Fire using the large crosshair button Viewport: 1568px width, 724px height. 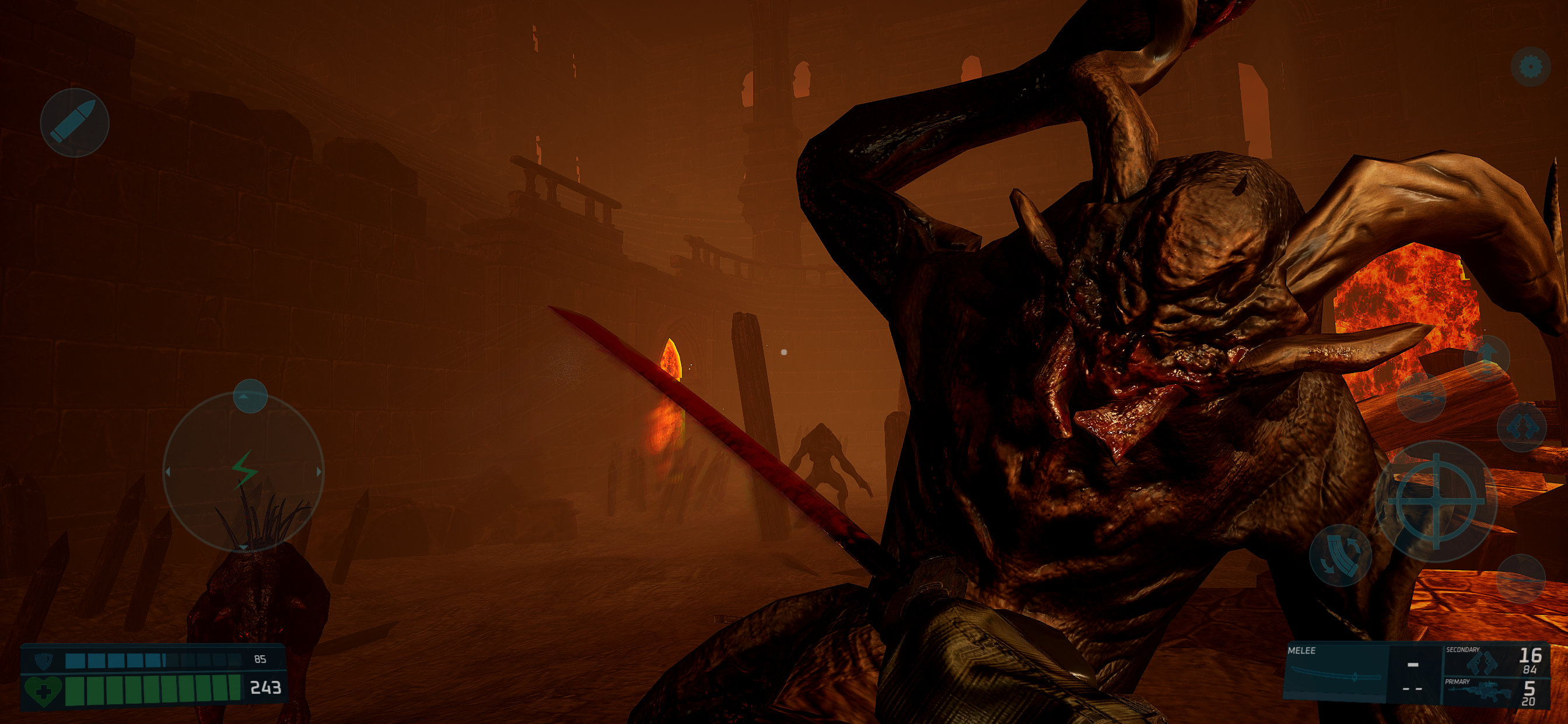[1436, 502]
